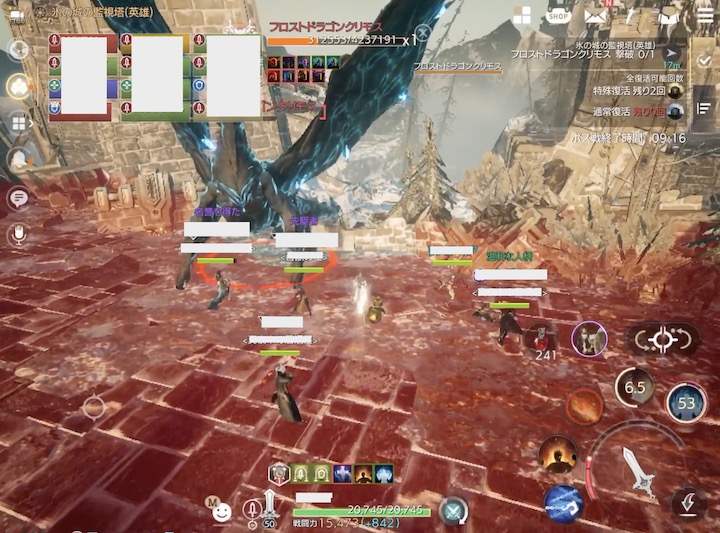The image size is (720, 533).
Task: Open the SHOP from the top bar
Action: (x=559, y=15)
